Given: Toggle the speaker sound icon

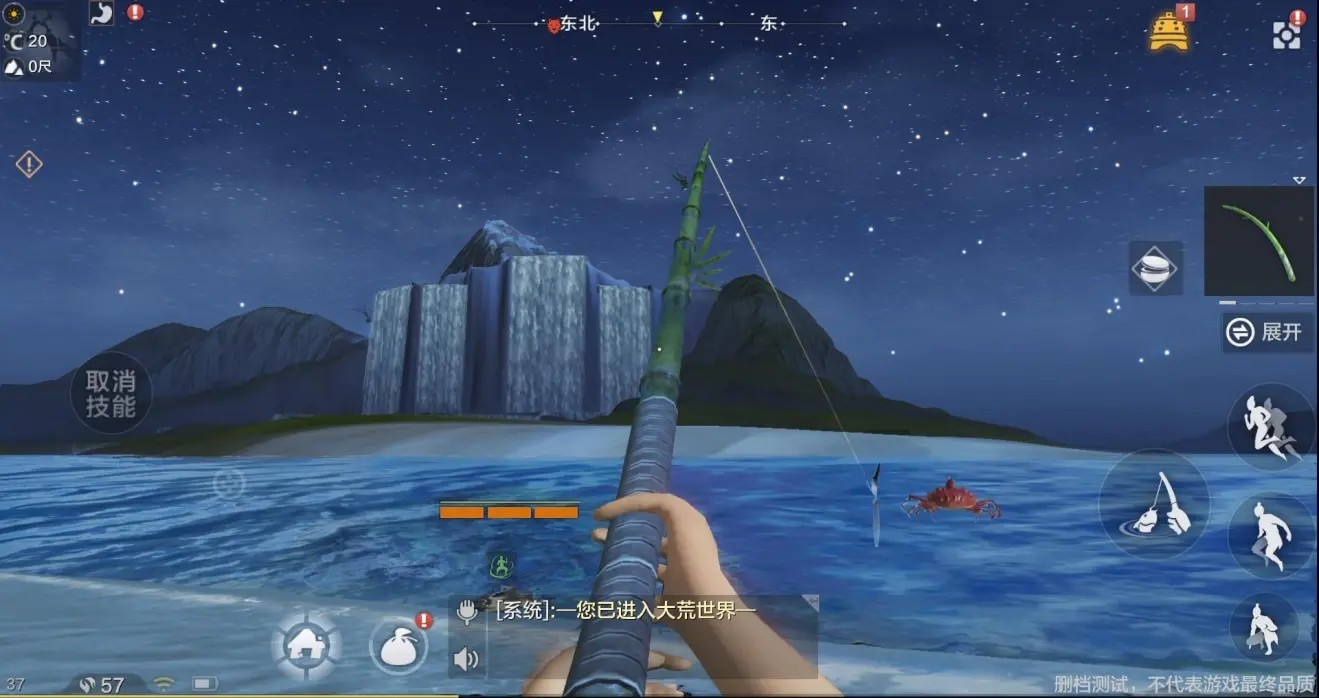Looking at the screenshot, I should [x=466, y=659].
